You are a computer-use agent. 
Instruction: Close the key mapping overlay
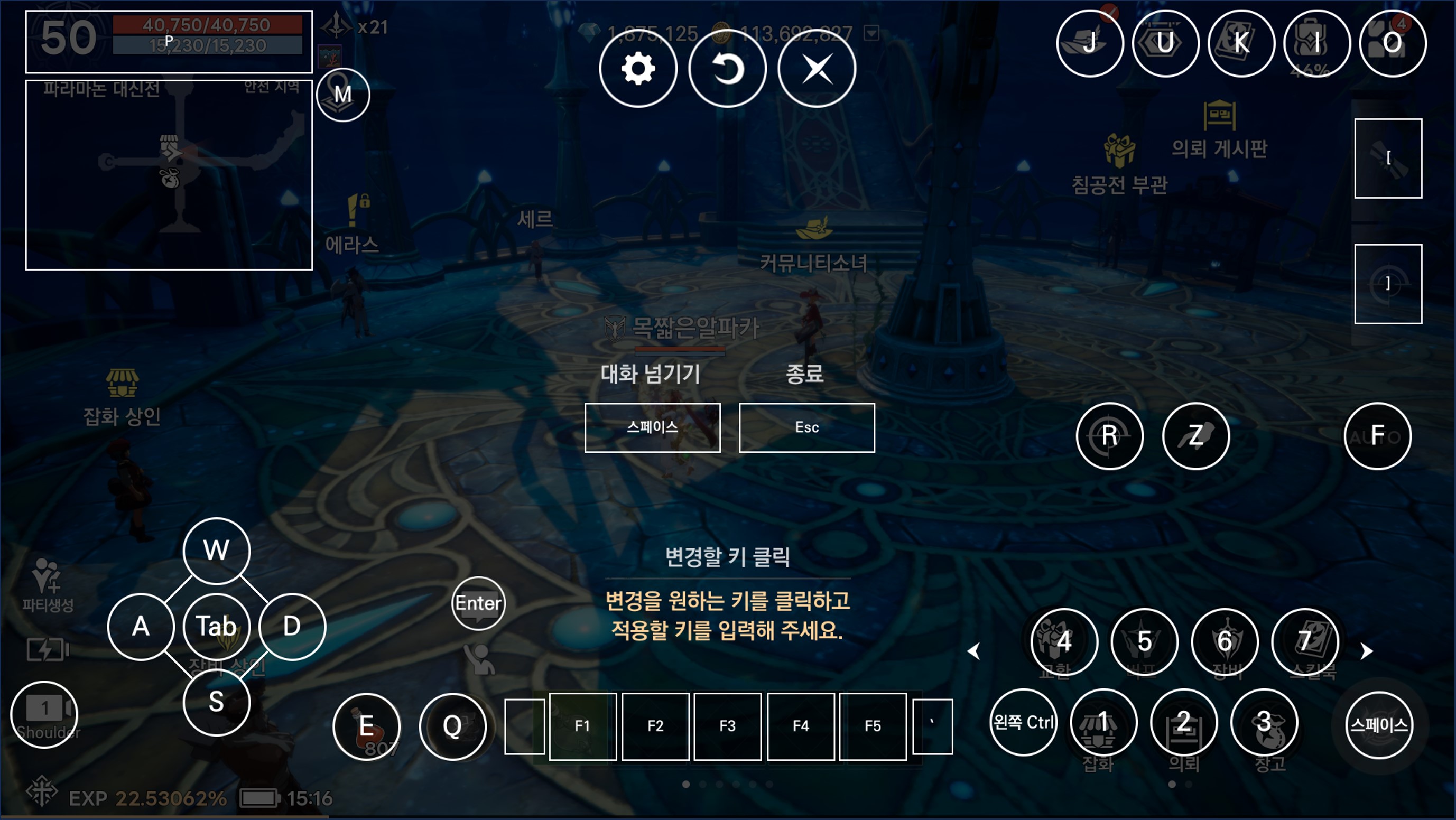pos(817,68)
